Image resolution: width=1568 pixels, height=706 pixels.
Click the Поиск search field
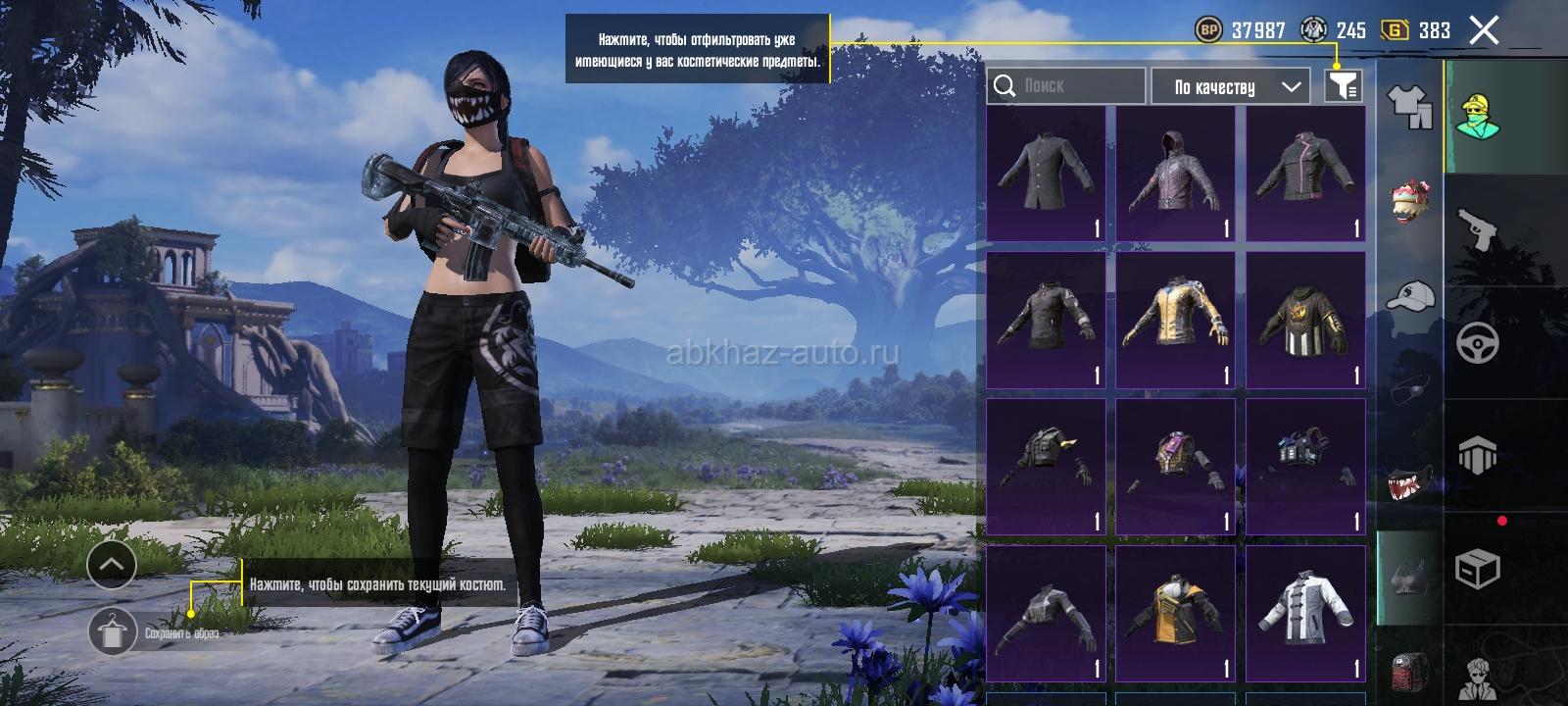point(1066,86)
